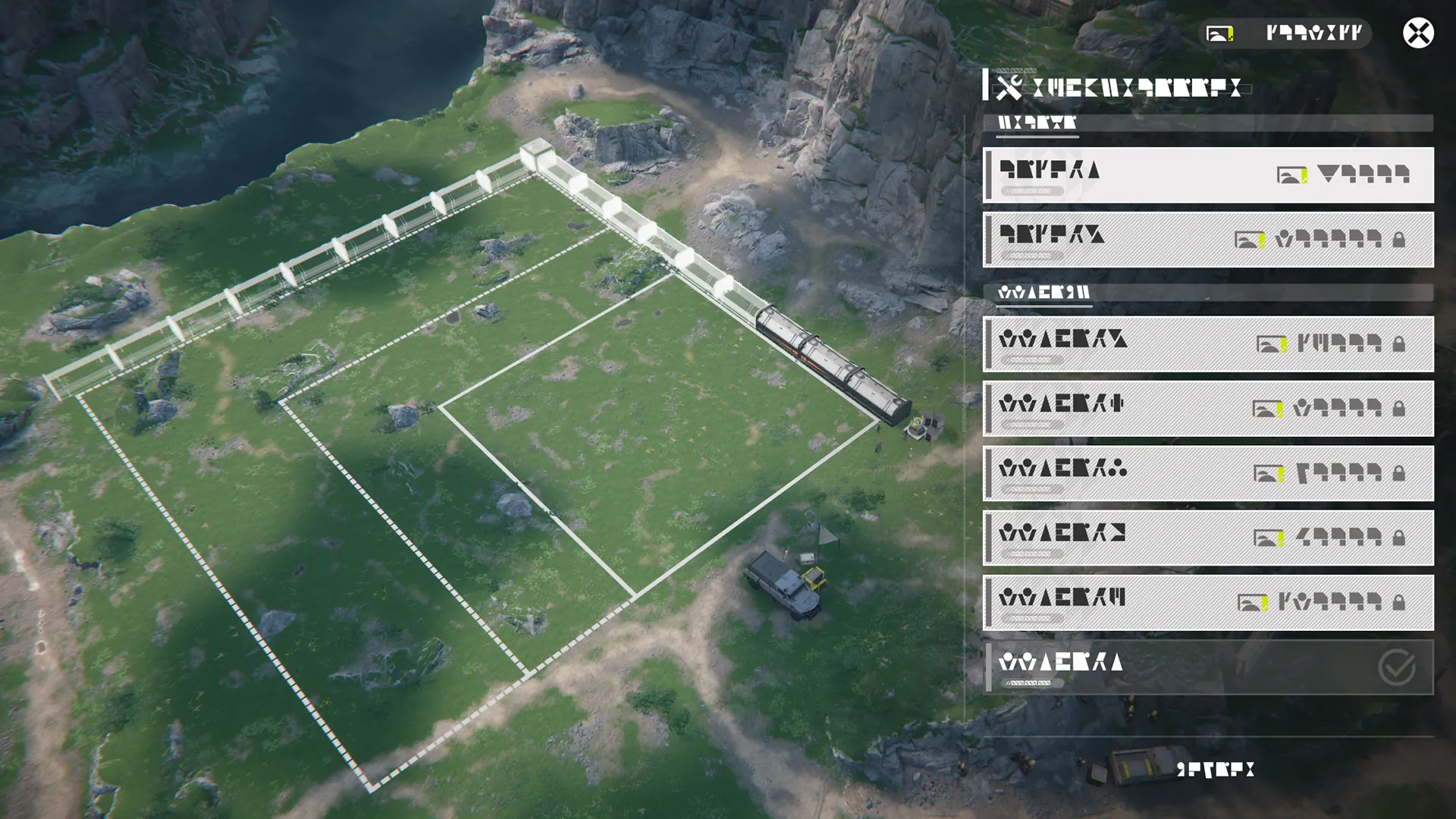Select the dark entry marked with a checkmark

(1208, 667)
